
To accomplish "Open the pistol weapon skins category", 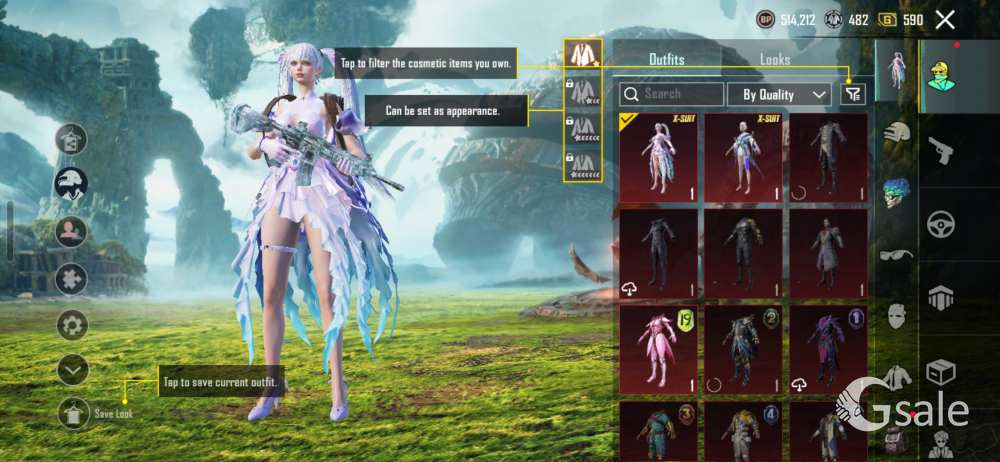I will 940,152.
